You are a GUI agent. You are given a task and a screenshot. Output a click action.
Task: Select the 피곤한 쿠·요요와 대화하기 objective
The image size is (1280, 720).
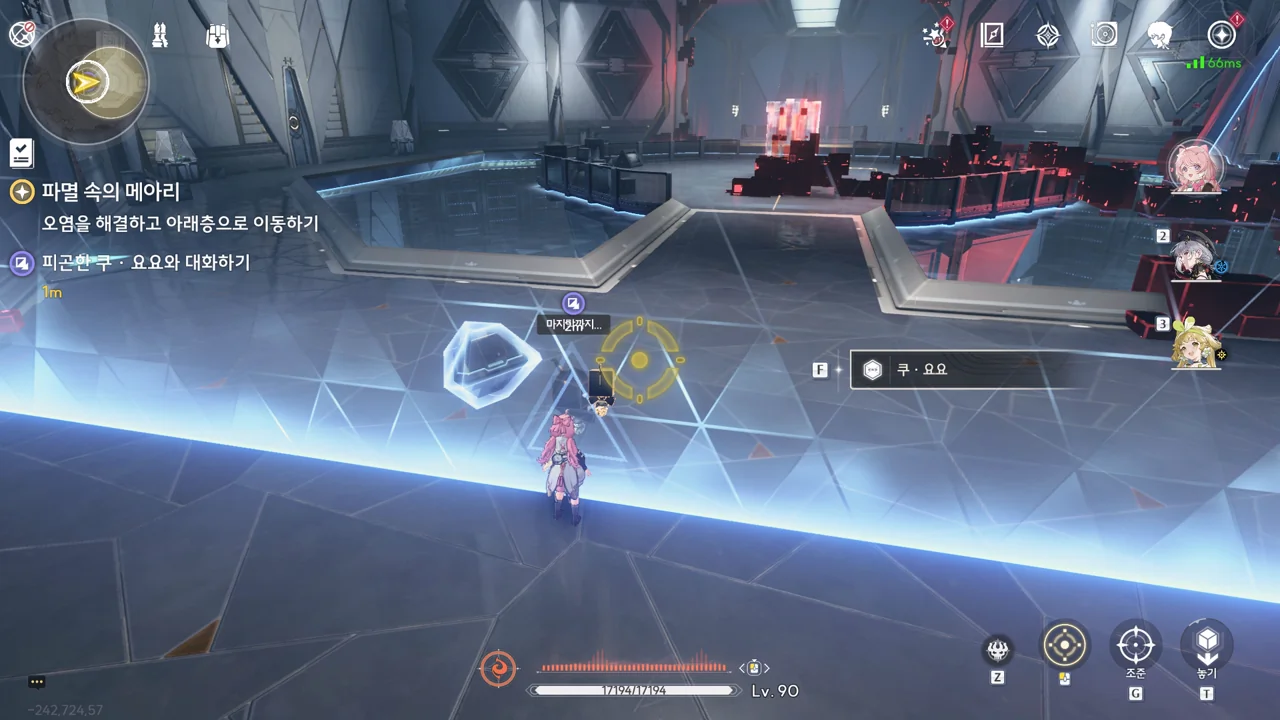(145, 263)
